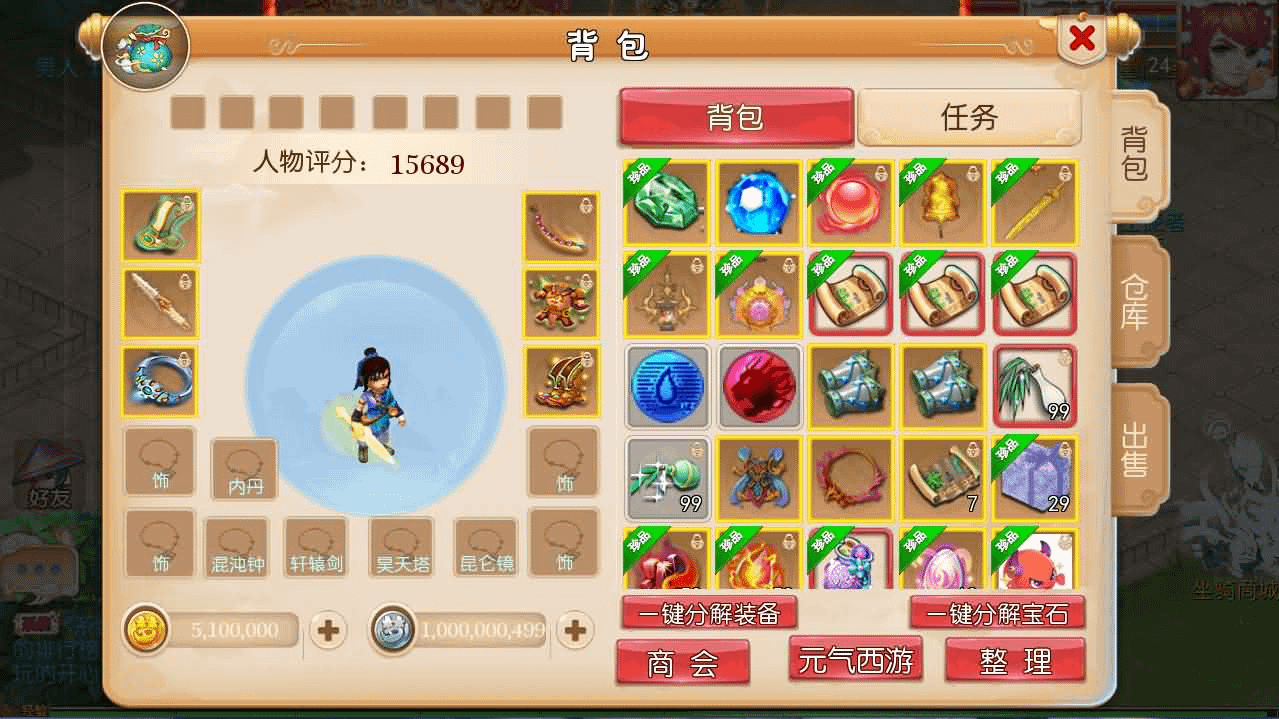The height and width of the screenshot is (719, 1279).
Task: Open the 仓库 side tab
Action: [x=1135, y=304]
